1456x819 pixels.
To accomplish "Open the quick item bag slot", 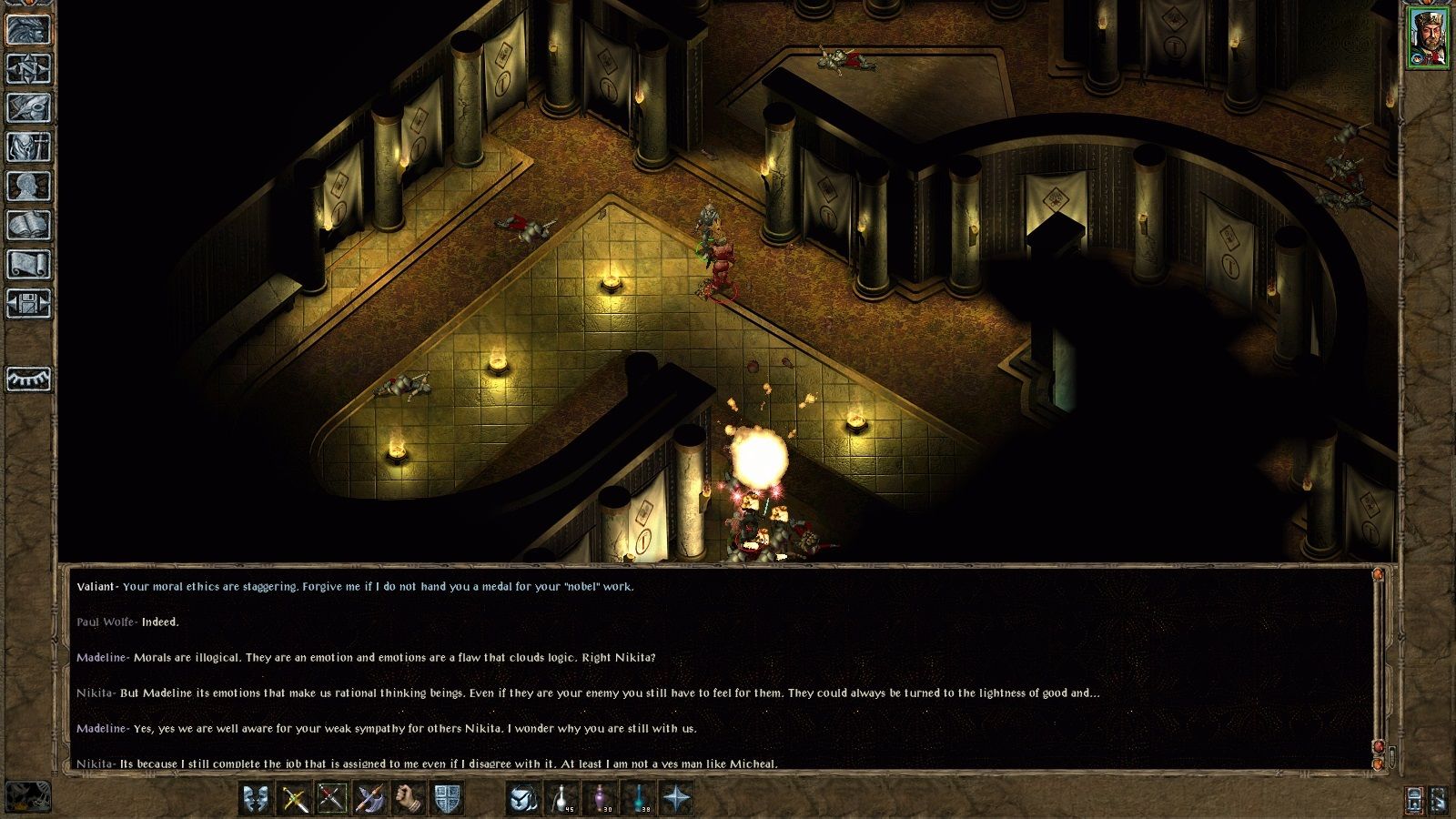I will [x=523, y=796].
